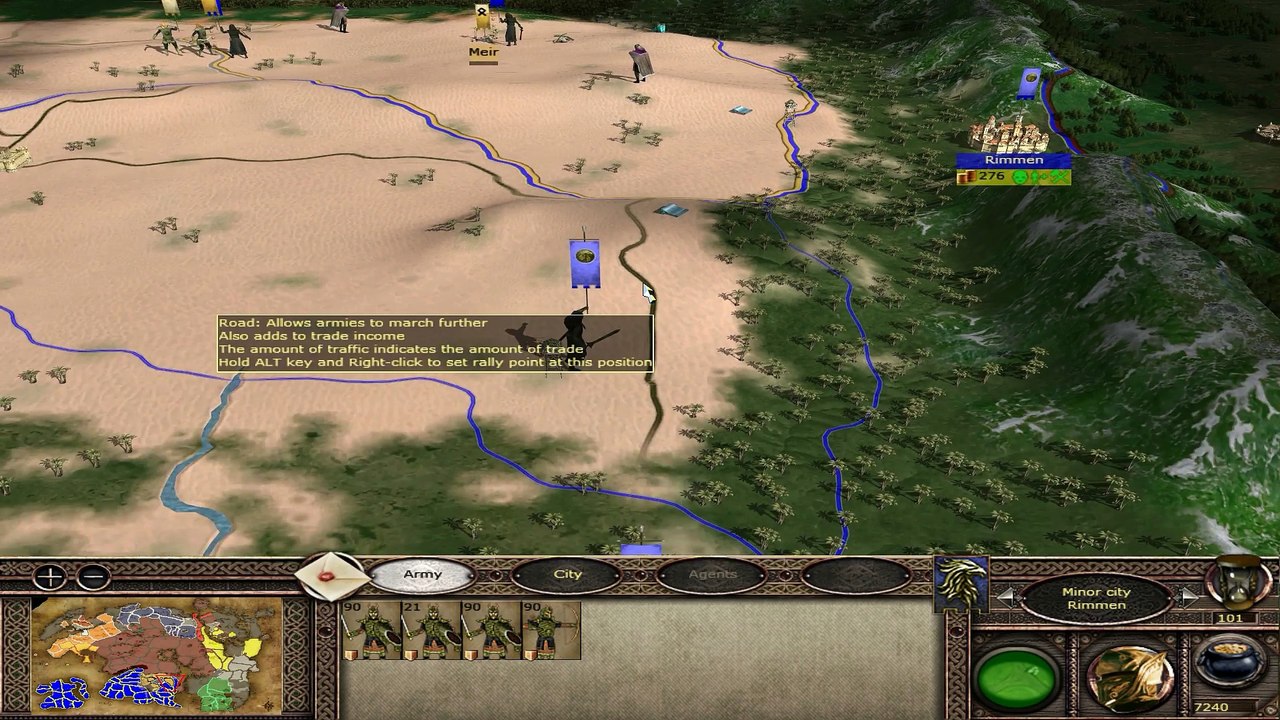
Task: Switch to the Agents tab
Action: 712,575
